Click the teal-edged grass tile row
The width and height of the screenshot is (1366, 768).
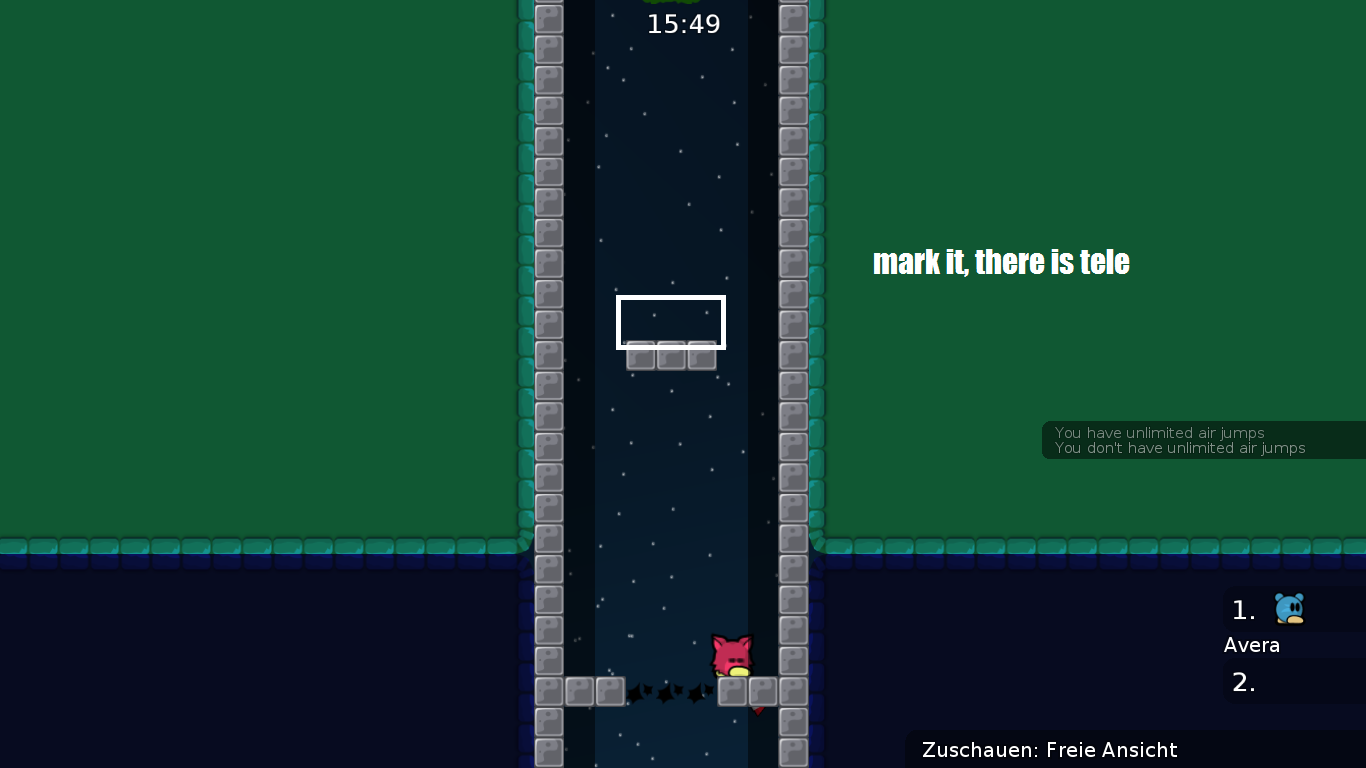[x=300, y=546]
